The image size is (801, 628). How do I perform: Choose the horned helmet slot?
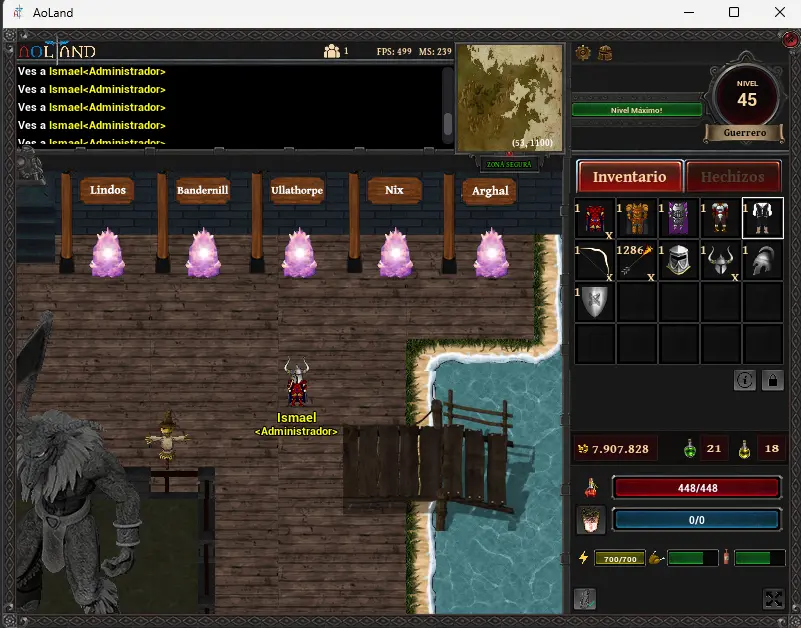click(720, 260)
